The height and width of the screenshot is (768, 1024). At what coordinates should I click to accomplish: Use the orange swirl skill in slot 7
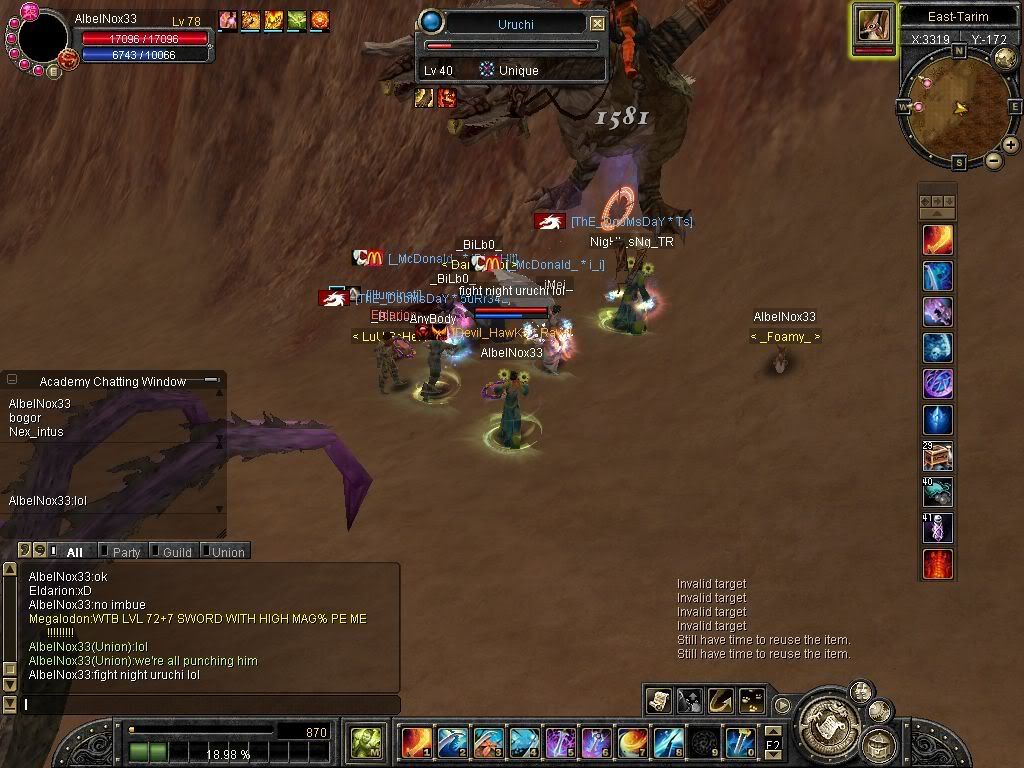point(632,743)
